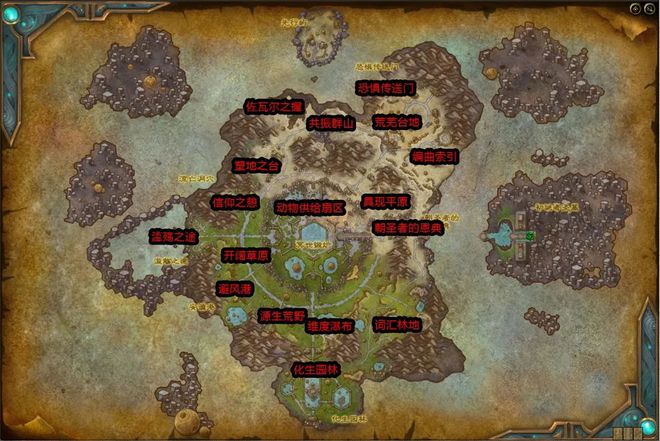
Task: Click the 荒芜台地 location label
Action: (x=397, y=122)
